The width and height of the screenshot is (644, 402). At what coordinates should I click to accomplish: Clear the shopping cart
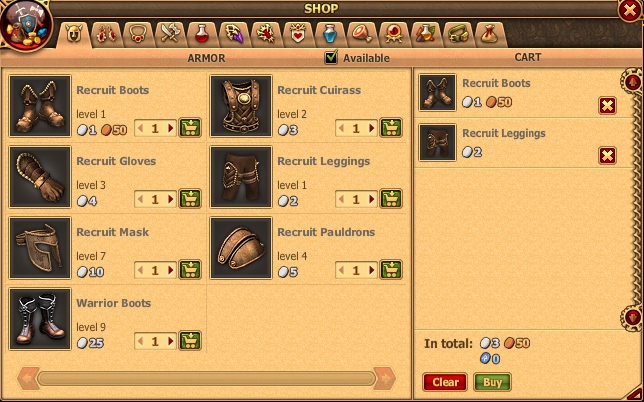[445, 382]
